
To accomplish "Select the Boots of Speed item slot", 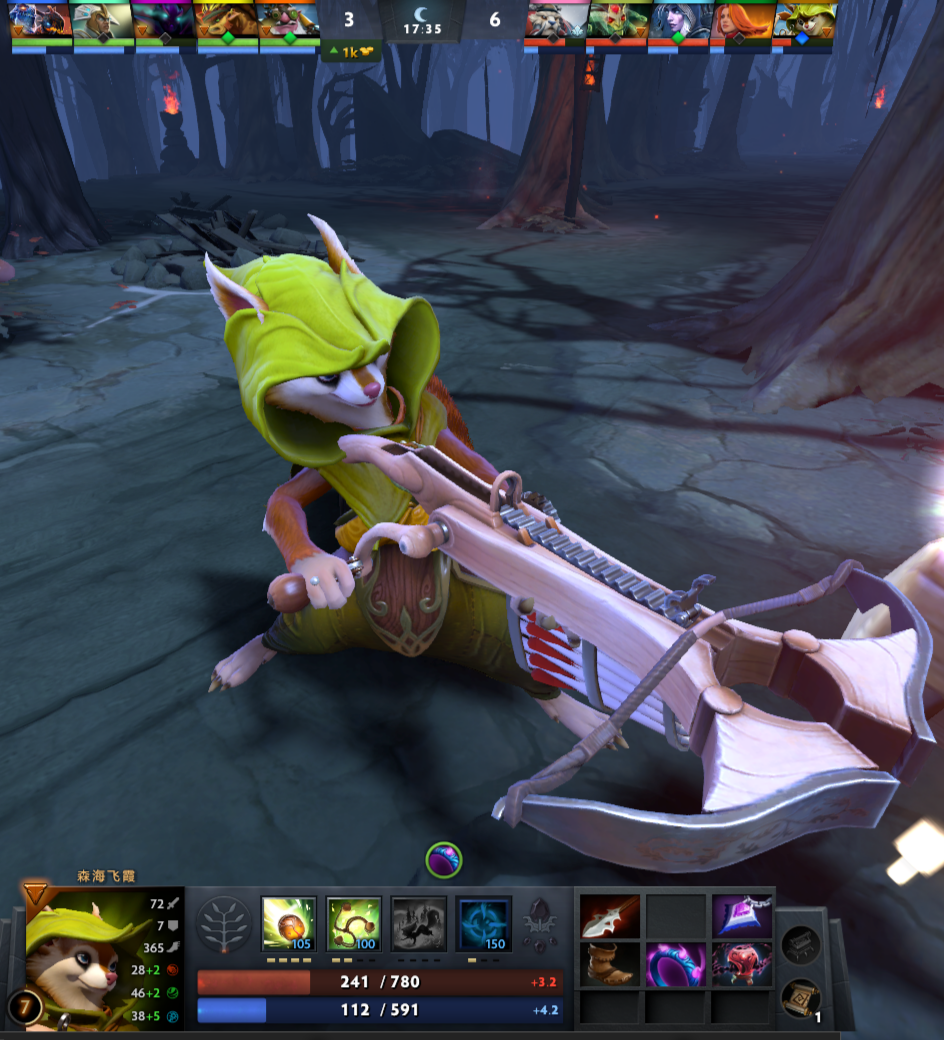I will pyautogui.click(x=610, y=965).
